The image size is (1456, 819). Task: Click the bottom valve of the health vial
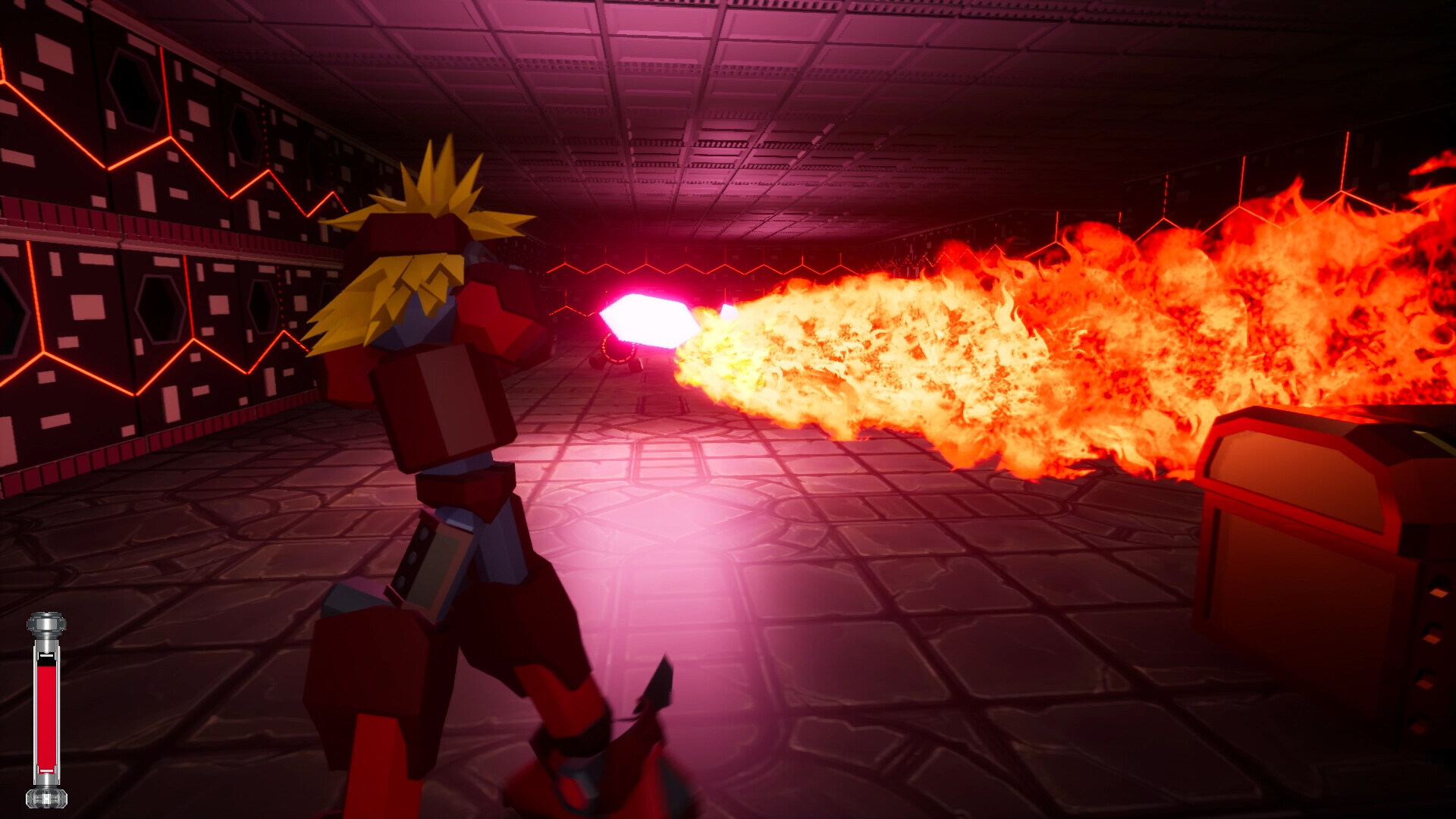(47, 796)
